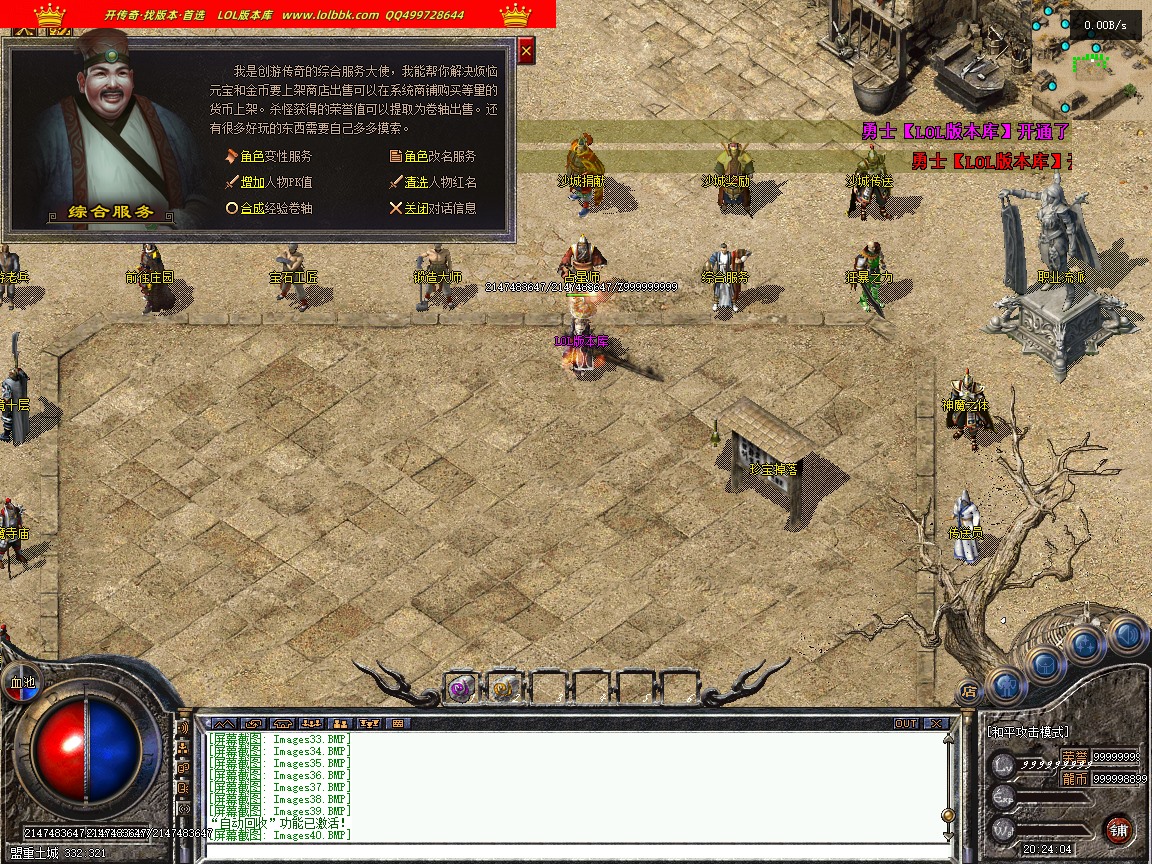Click the lolbbk banner at the top

click(x=278, y=14)
